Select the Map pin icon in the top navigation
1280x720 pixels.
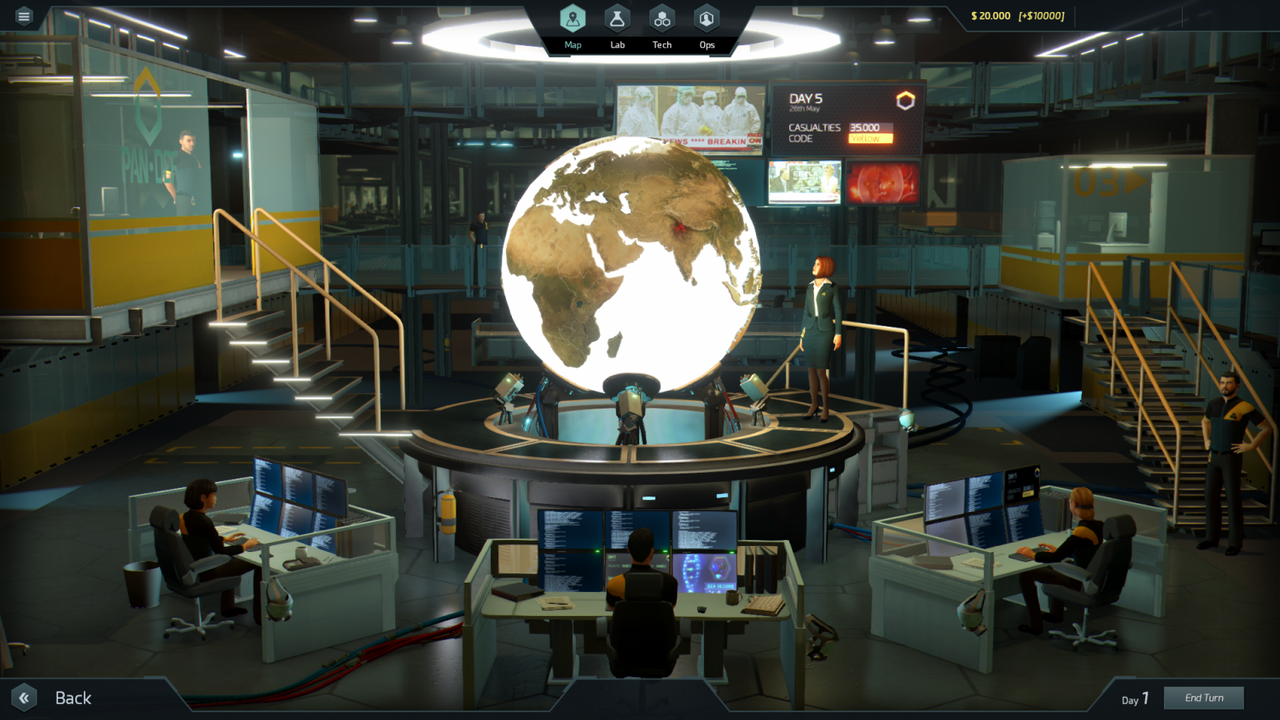coord(572,17)
